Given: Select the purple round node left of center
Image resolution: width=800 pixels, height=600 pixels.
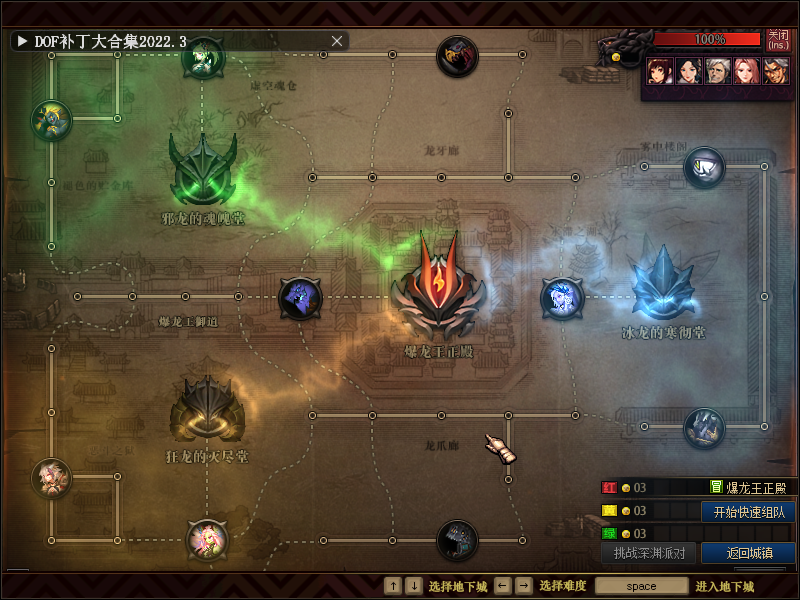Looking at the screenshot, I should (300, 297).
